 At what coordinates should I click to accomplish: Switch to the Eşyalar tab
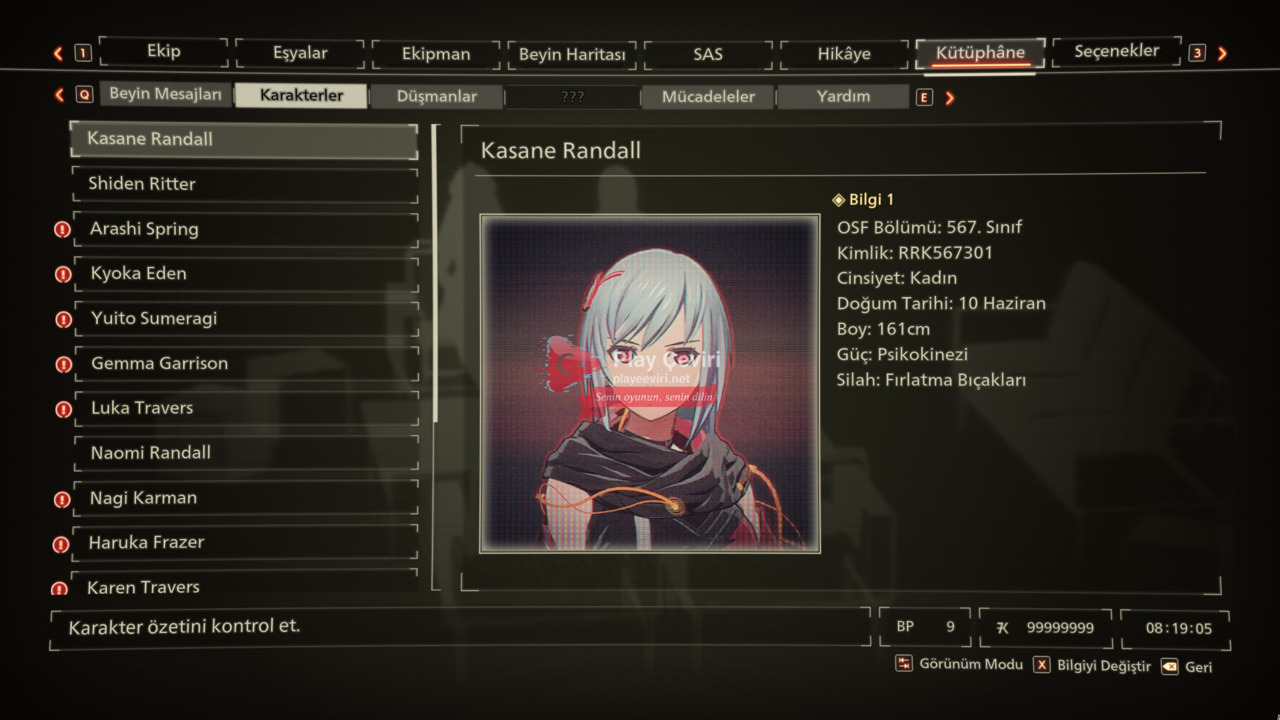point(300,54)
